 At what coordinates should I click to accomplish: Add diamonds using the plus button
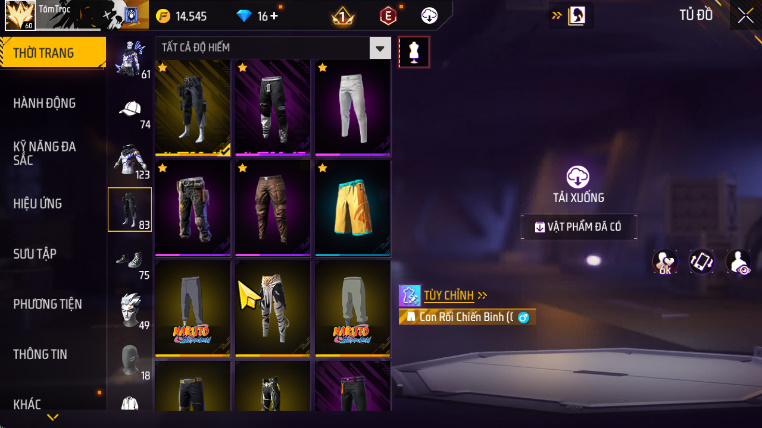pyautogui.click(x=275, y=16)
